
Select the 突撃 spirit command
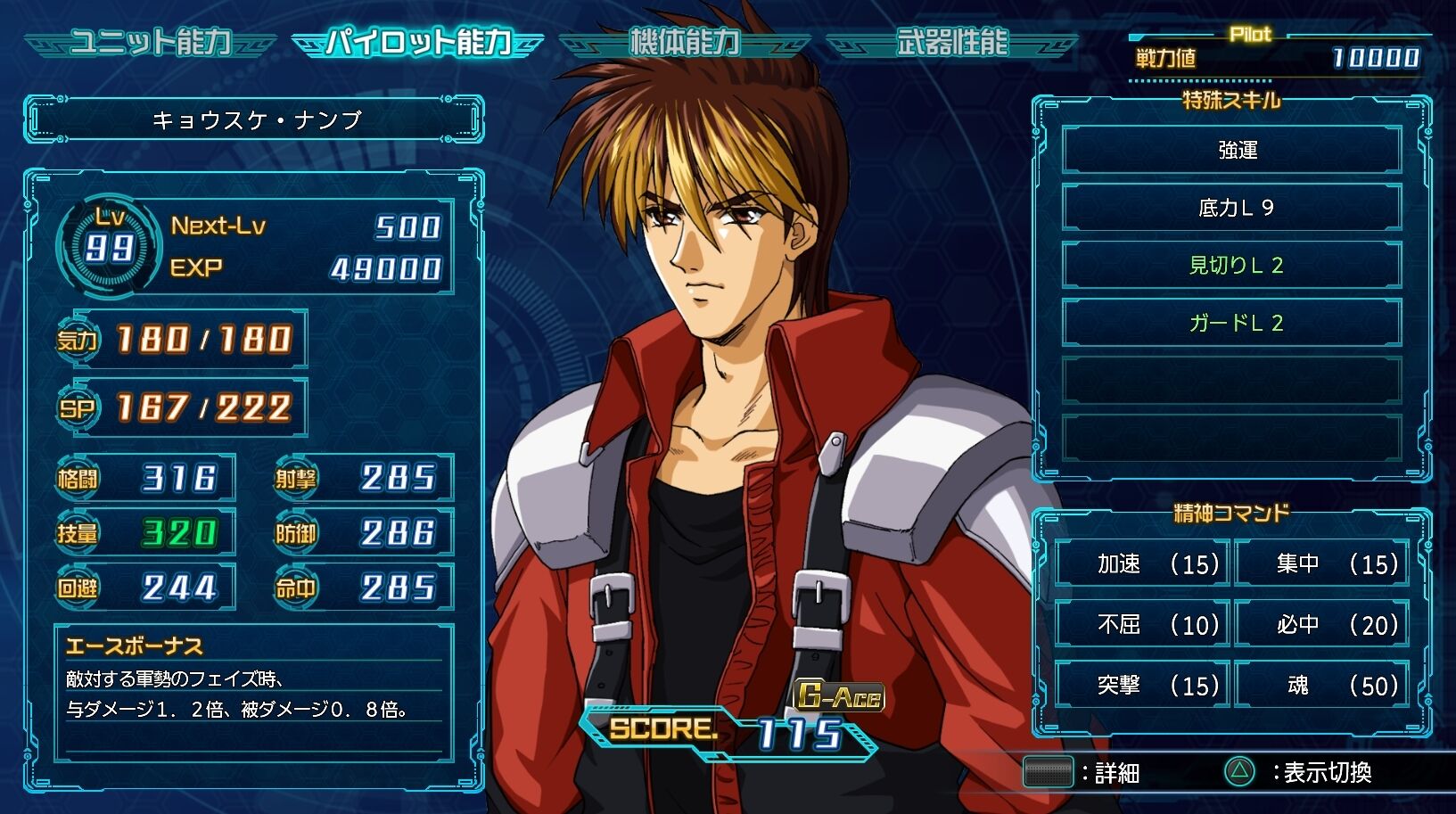(1143, 685)
